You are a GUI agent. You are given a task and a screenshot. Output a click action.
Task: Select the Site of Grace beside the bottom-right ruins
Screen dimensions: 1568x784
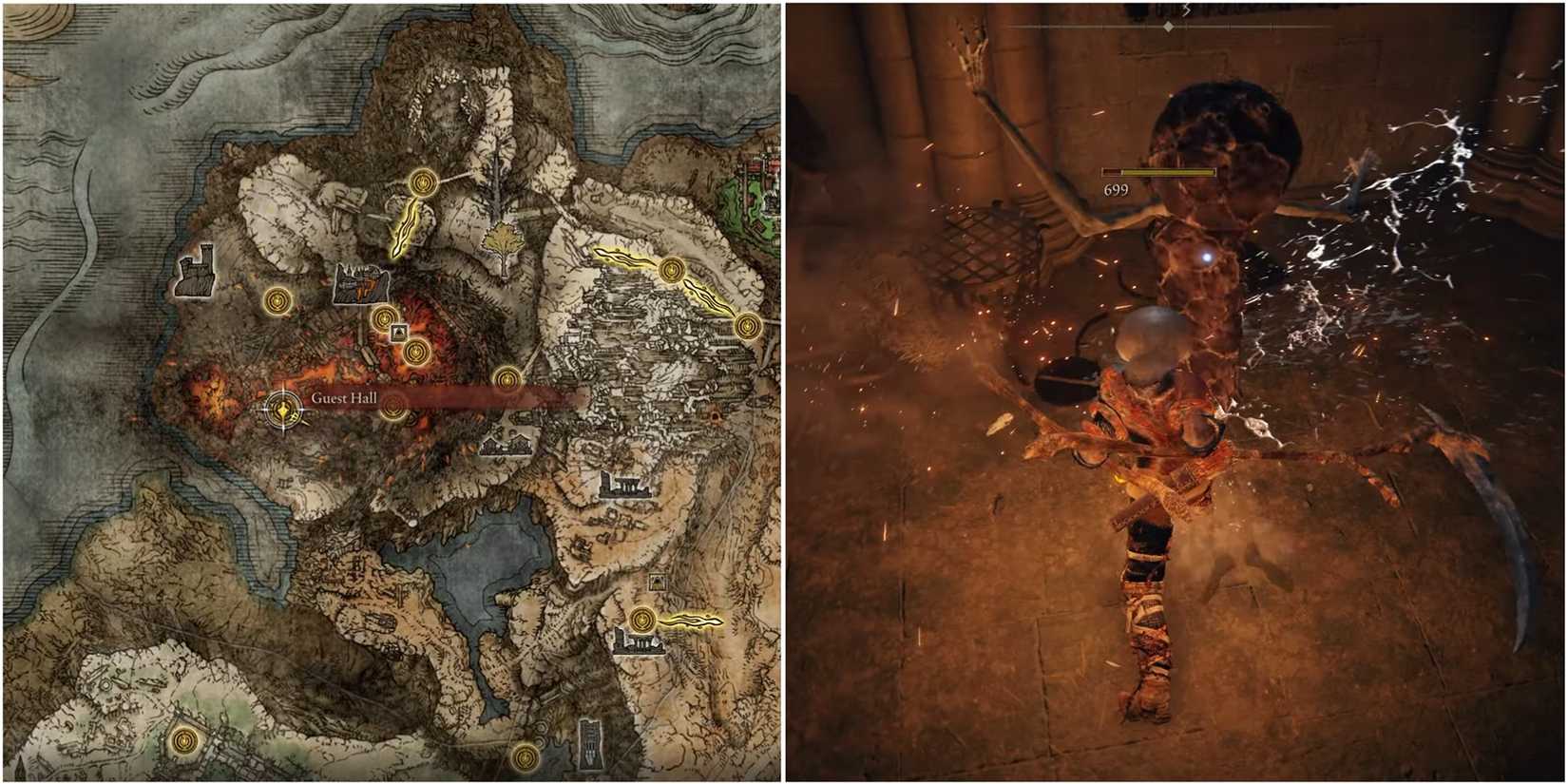coord(642,619)
